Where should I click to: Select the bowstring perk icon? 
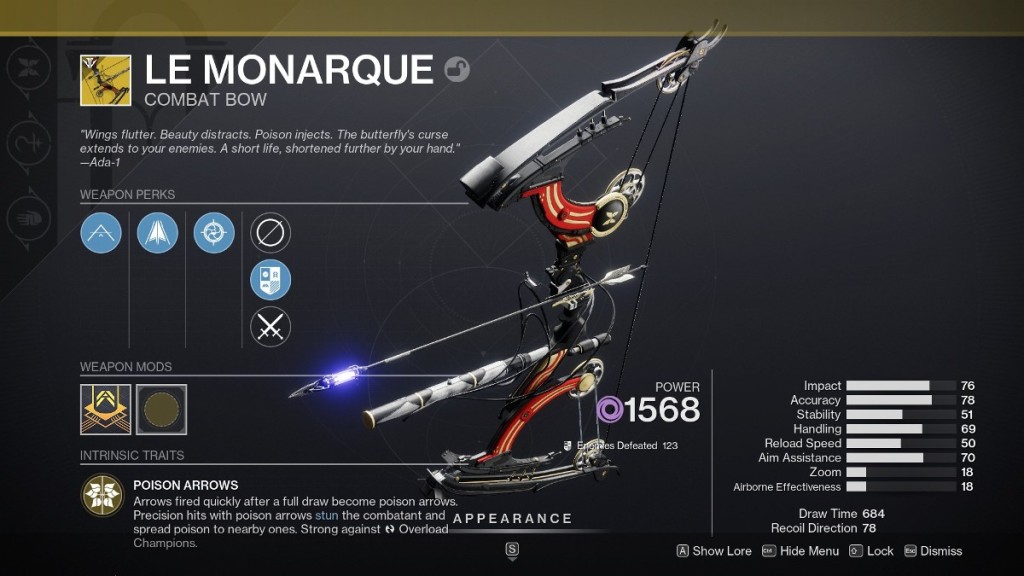point(101,233)
